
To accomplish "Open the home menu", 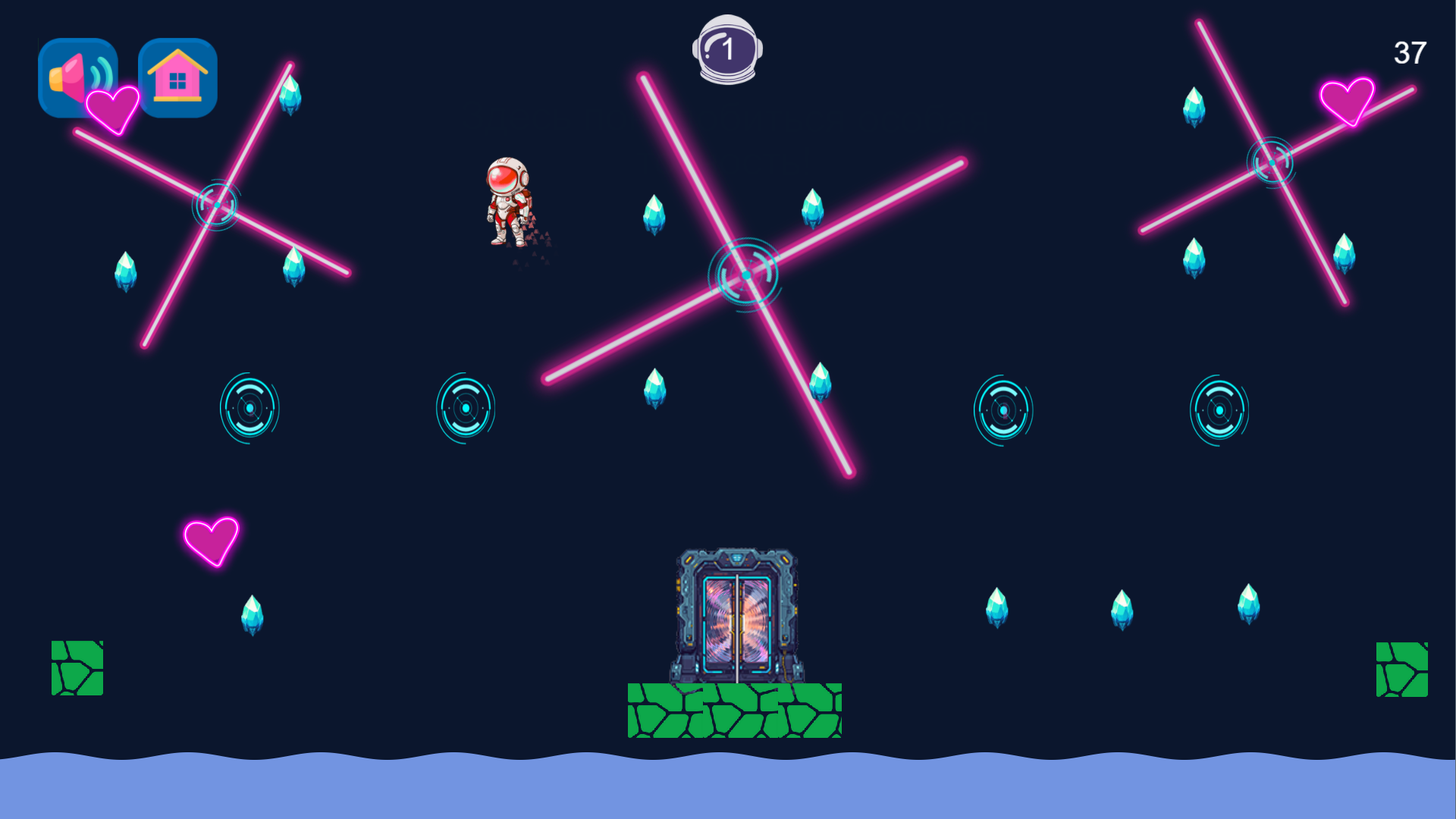I will 177,77.
